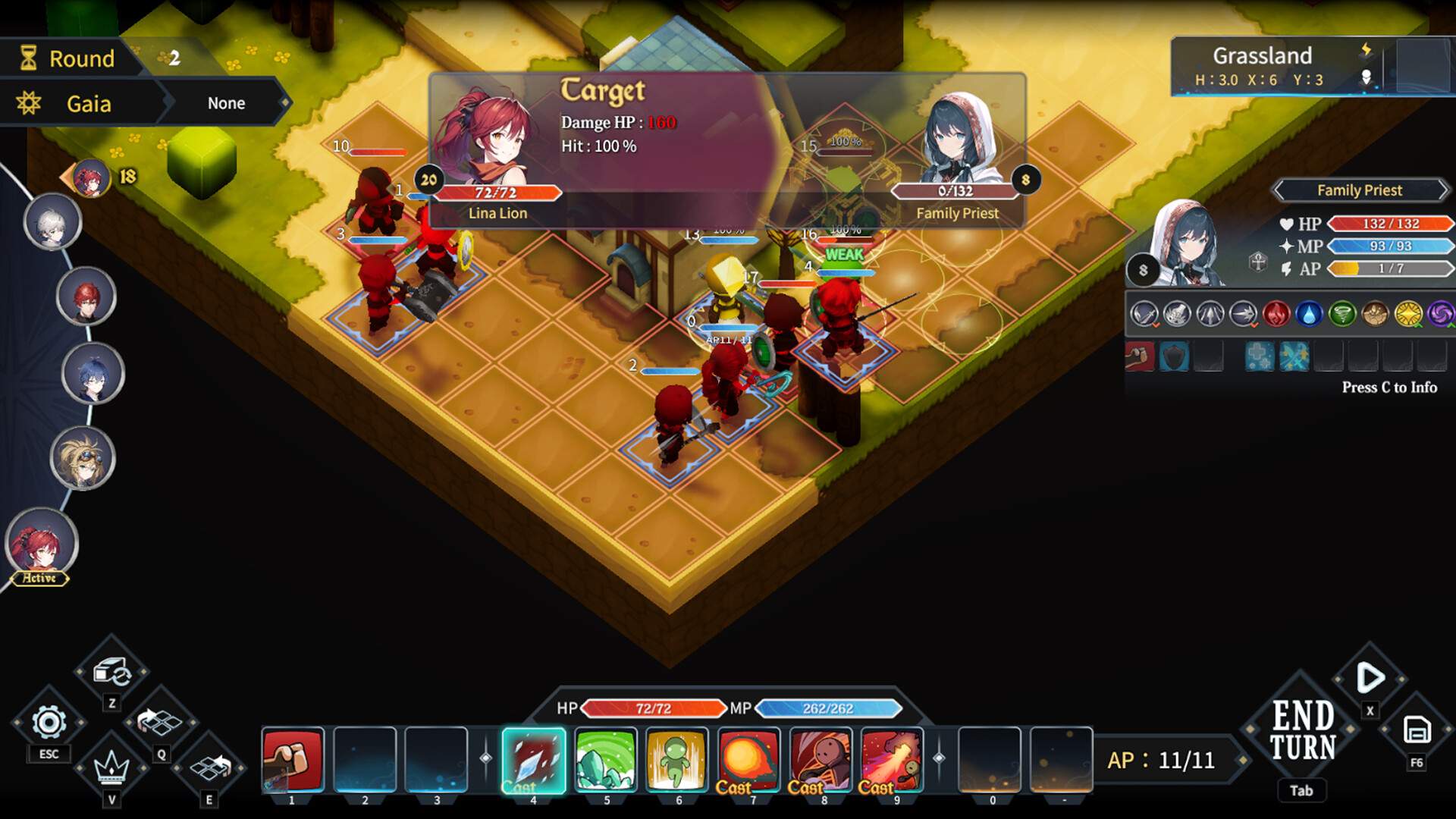Click the END TURN button

click(1303, 732)
